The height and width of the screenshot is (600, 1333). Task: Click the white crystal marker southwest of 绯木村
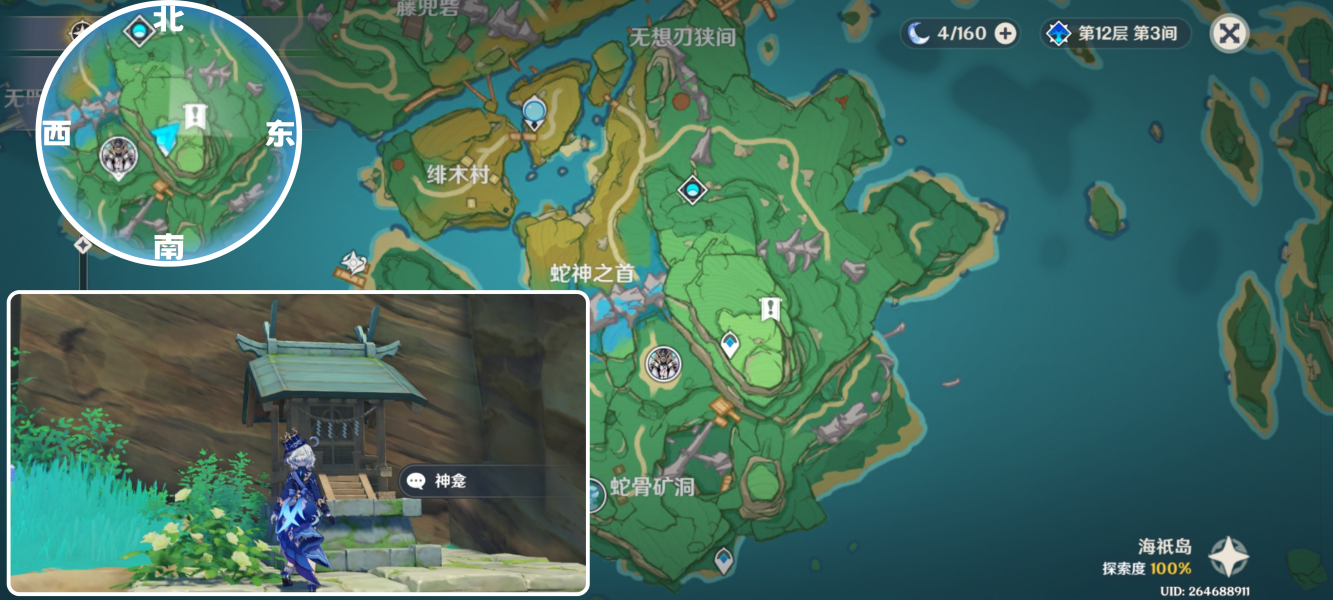(355, 263)
